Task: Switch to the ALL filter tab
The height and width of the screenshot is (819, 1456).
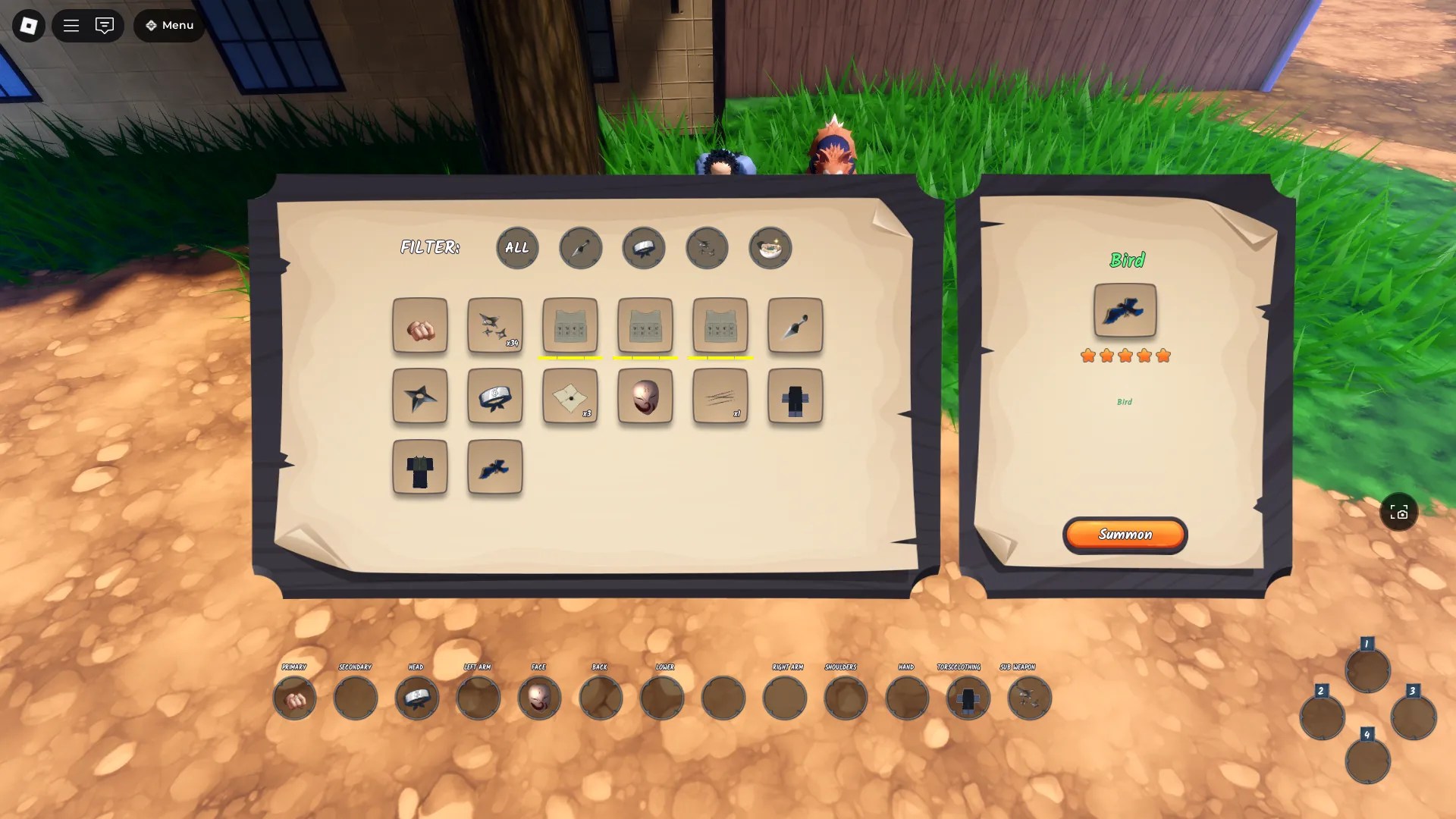Action: (516, 248)
